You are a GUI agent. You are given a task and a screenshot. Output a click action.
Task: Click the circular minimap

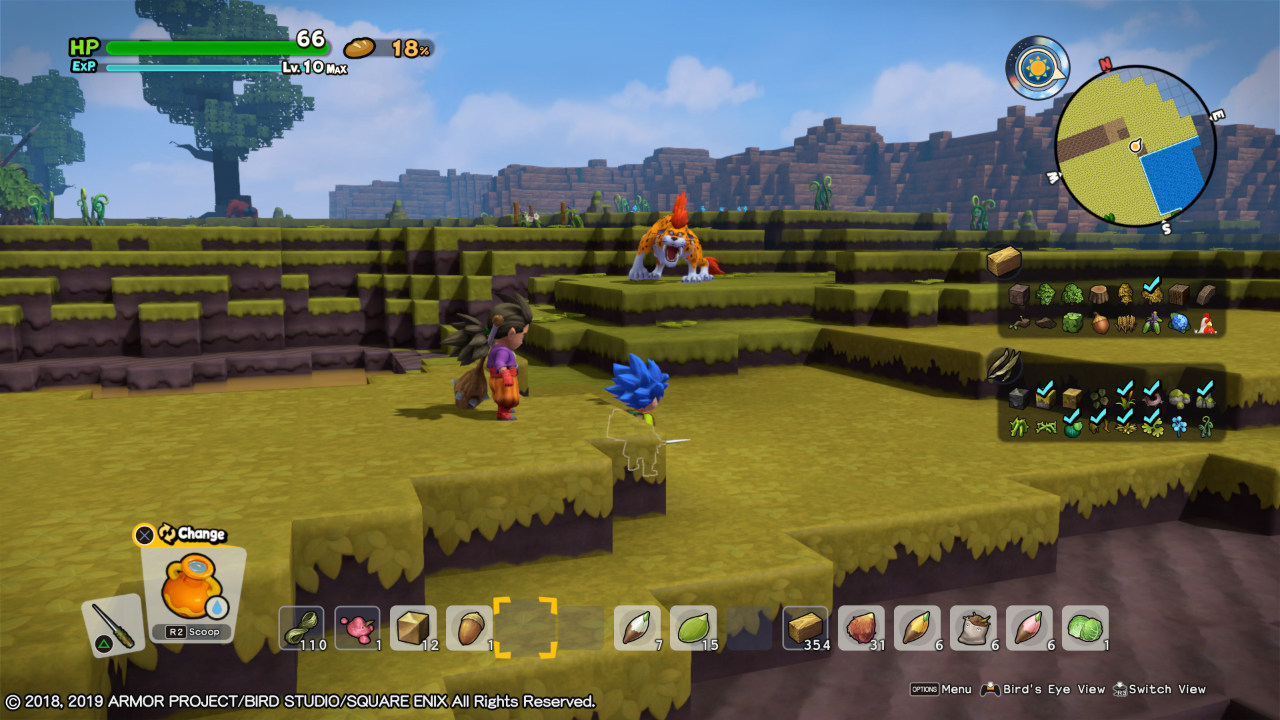coord(1135,147)
